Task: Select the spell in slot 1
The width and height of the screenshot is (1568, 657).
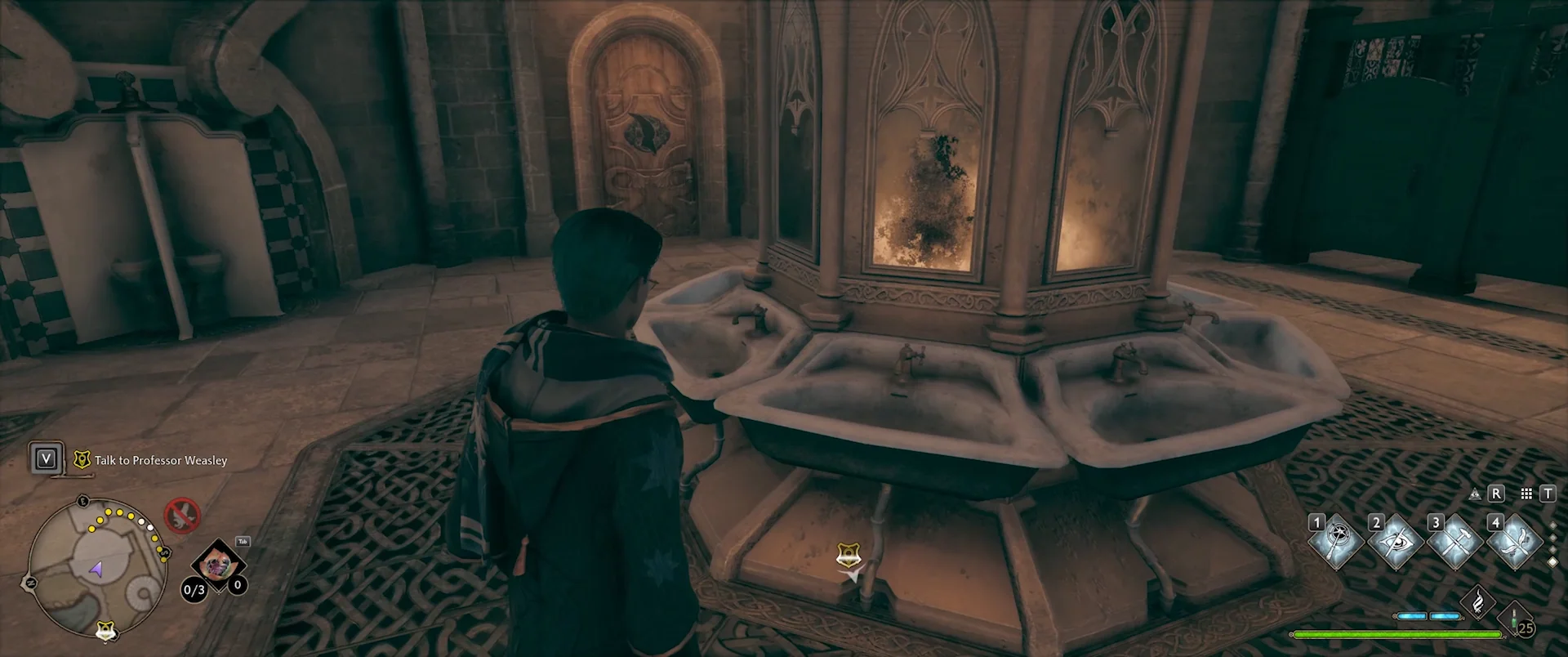Action: (x=1336, y=543)
